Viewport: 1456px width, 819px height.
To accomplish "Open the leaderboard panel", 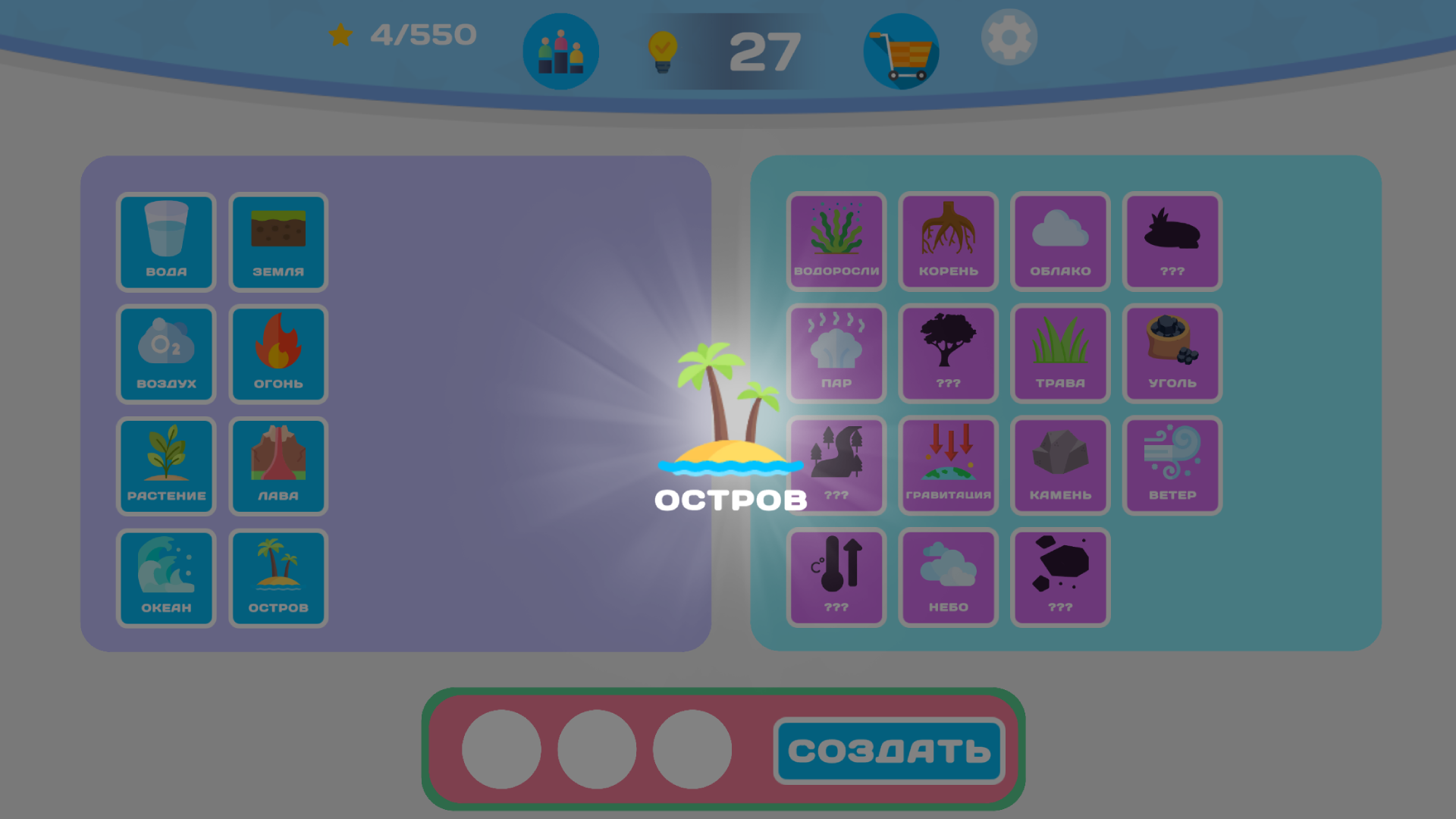I will [561, 50].
